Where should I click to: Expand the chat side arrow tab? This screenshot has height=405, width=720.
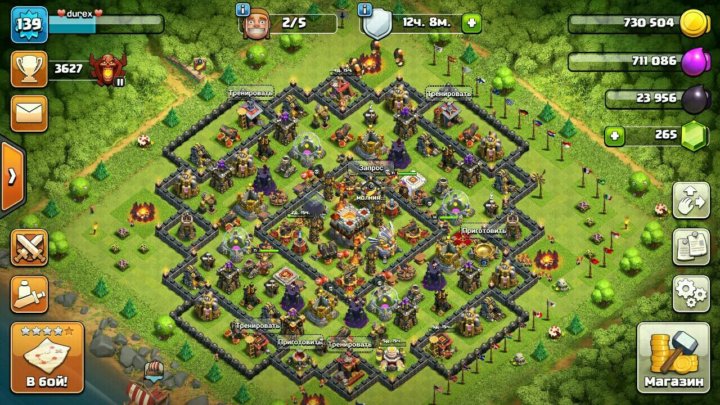point(11,177)
